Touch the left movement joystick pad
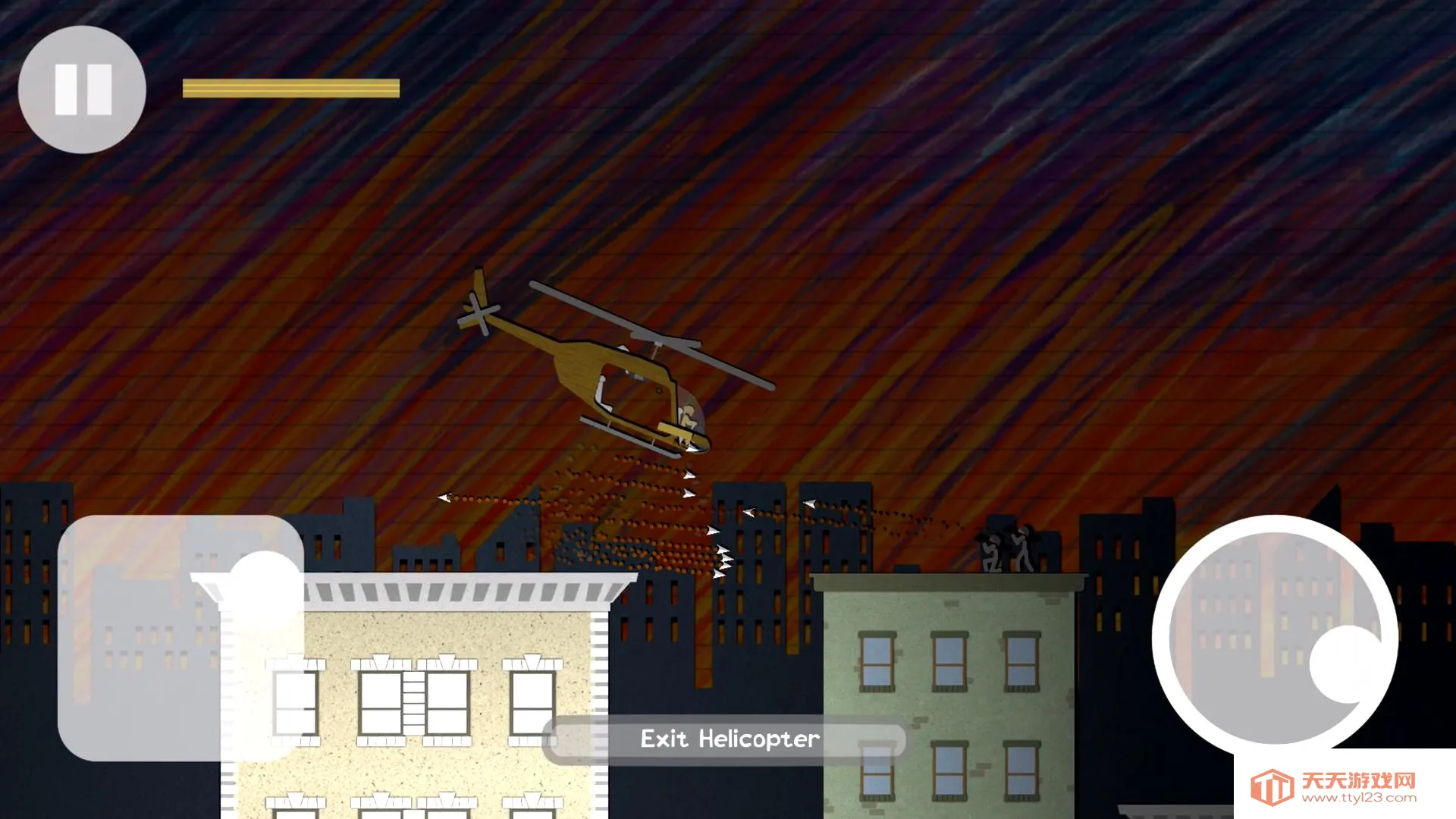Image resolution: width=1456 pixels, height=819 pixels. [180, 638]
